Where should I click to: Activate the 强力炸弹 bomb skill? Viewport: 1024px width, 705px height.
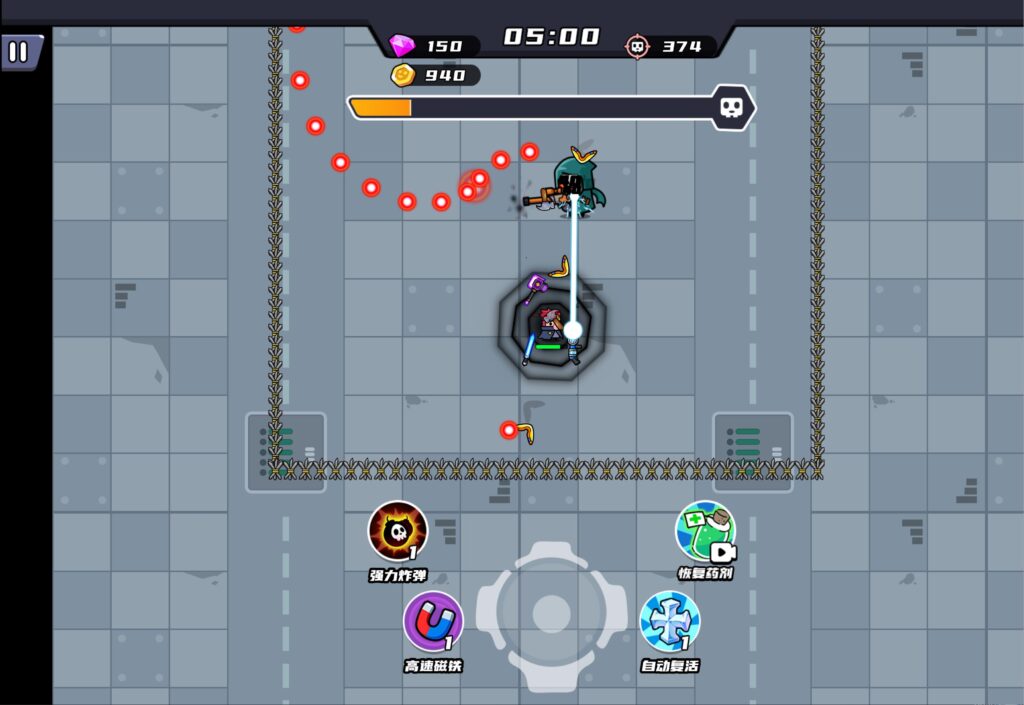pyautogui.click(x=398, y=531)
